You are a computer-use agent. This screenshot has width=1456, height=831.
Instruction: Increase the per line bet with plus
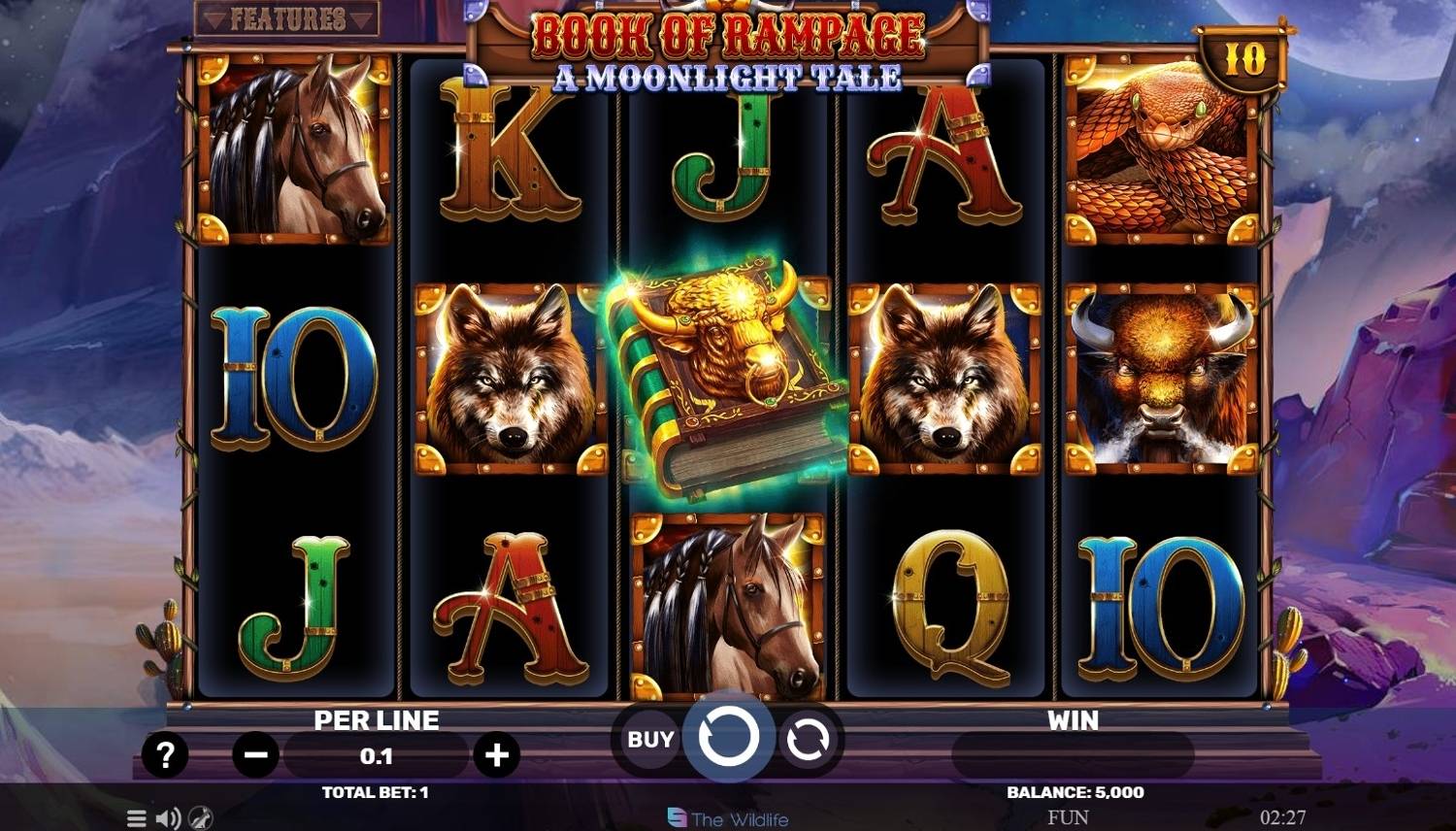pyautogui.click(x=497, y=755)
